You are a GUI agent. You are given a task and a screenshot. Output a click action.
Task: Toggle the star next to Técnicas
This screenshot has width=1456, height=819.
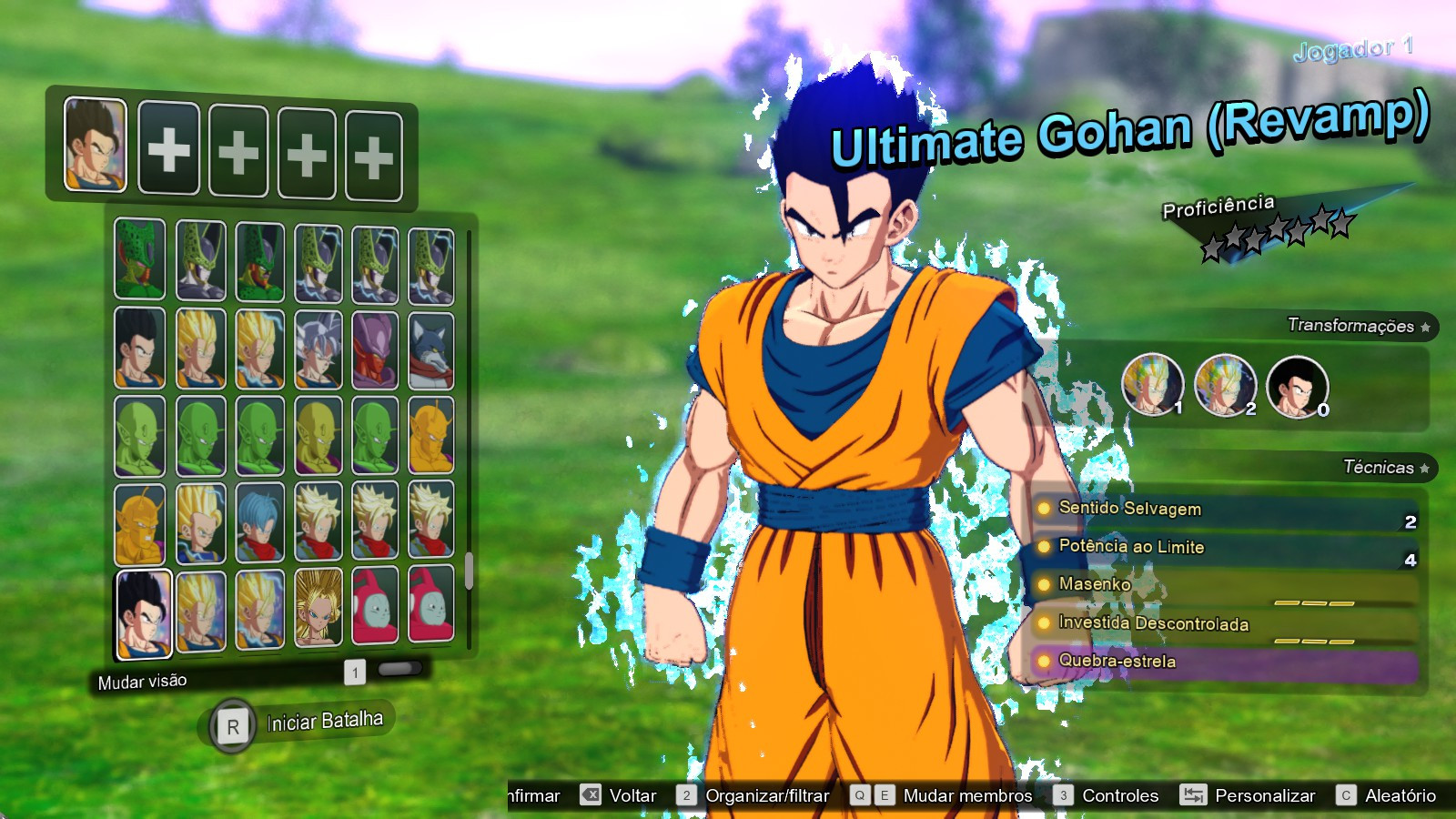click(1424, 467)
